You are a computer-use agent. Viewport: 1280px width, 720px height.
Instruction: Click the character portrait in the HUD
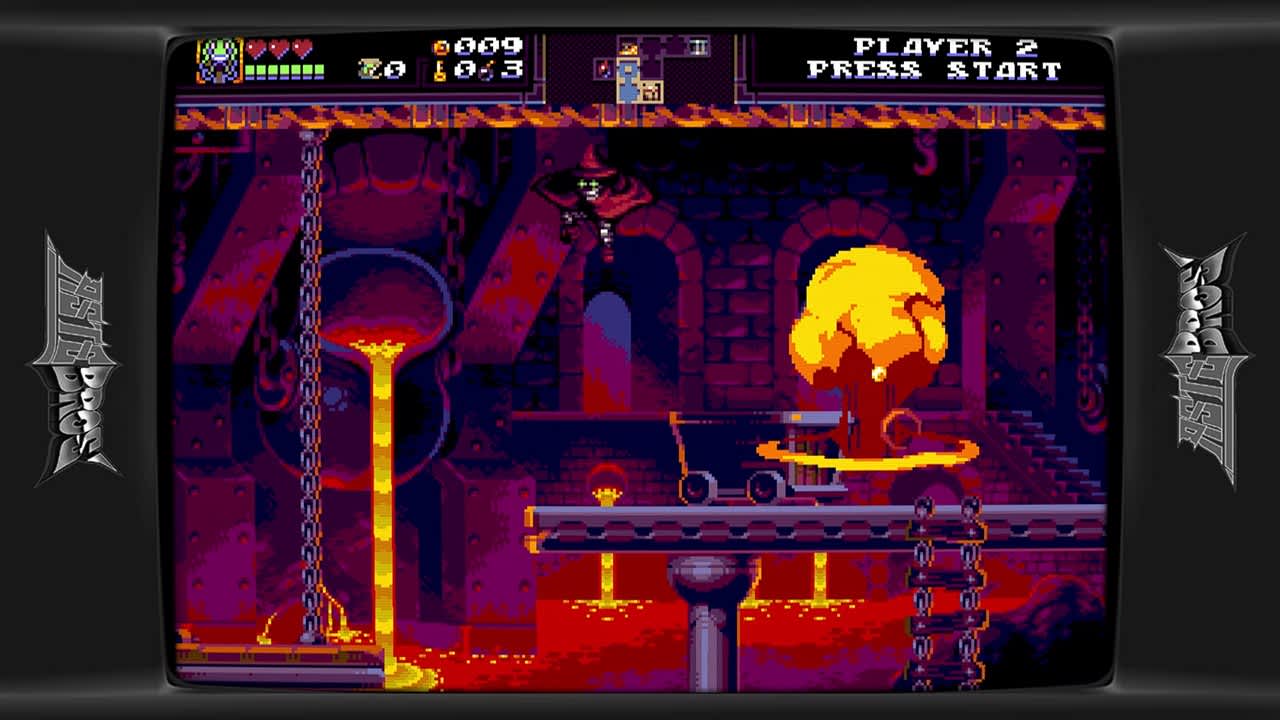(219, 60)
